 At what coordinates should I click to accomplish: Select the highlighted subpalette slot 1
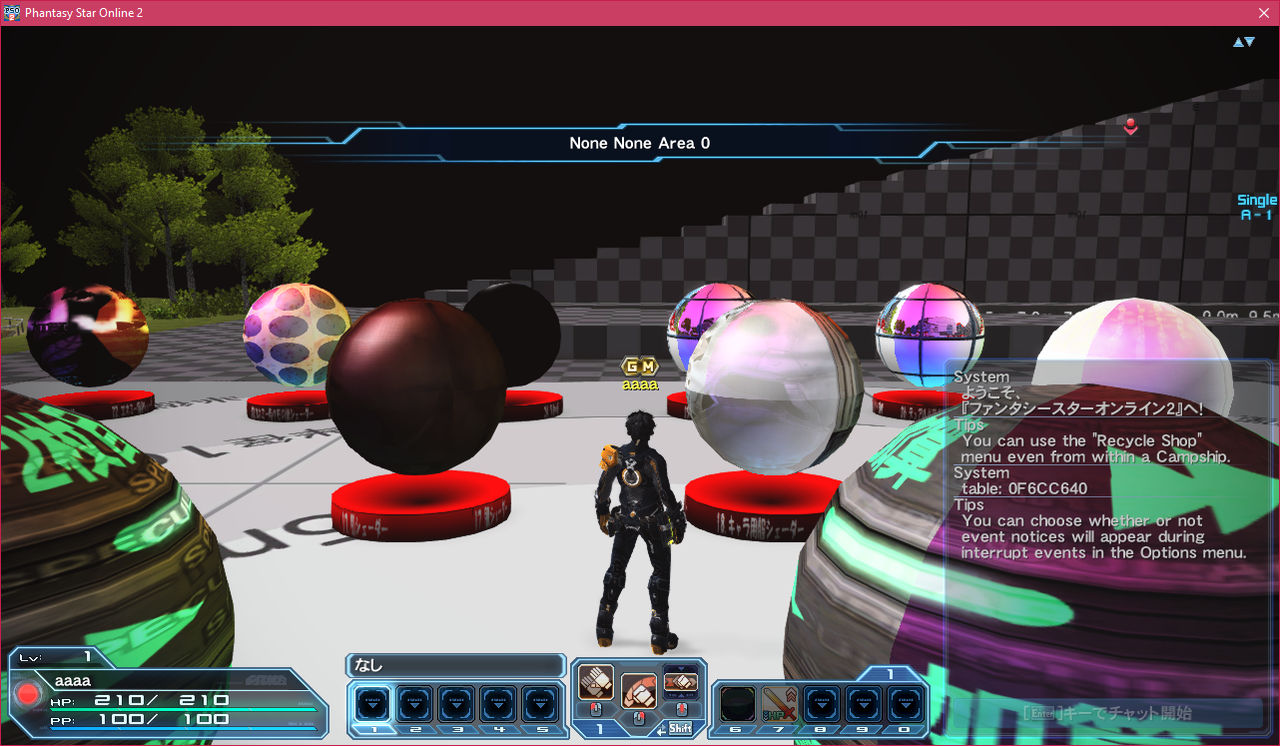pyautogui.click(x=374, y=704)
